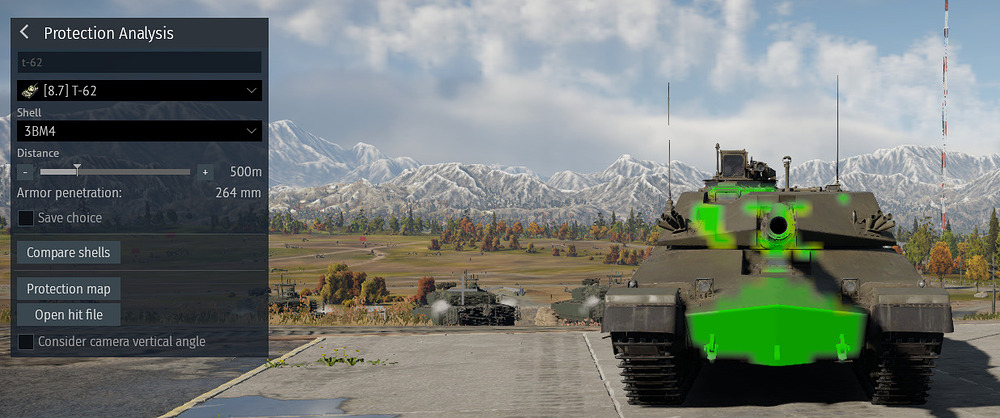The height and width of the screenshot is (418, 1000).
Task: Choose Open hit file
Action: [x=68, y=314]
